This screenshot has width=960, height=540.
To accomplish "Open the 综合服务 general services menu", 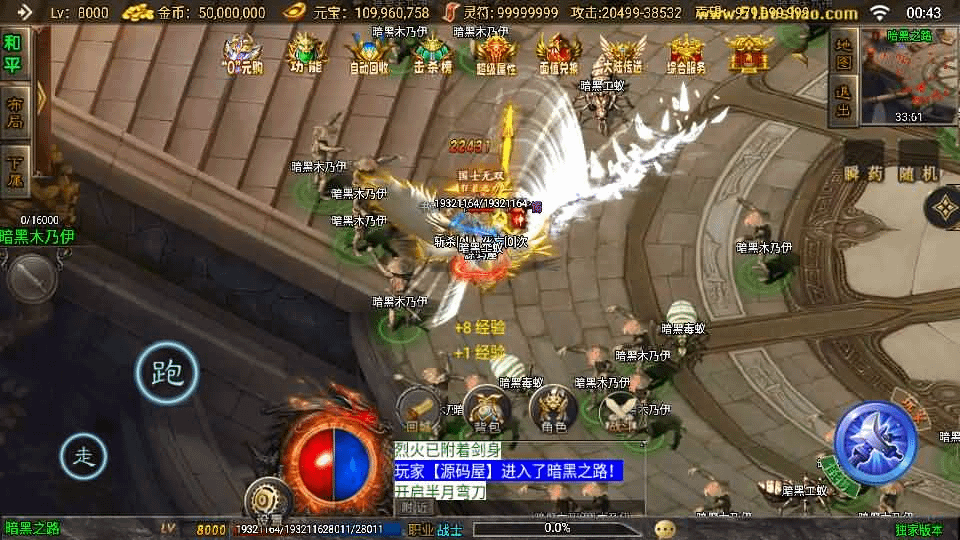I will click(x=685, y=54).
